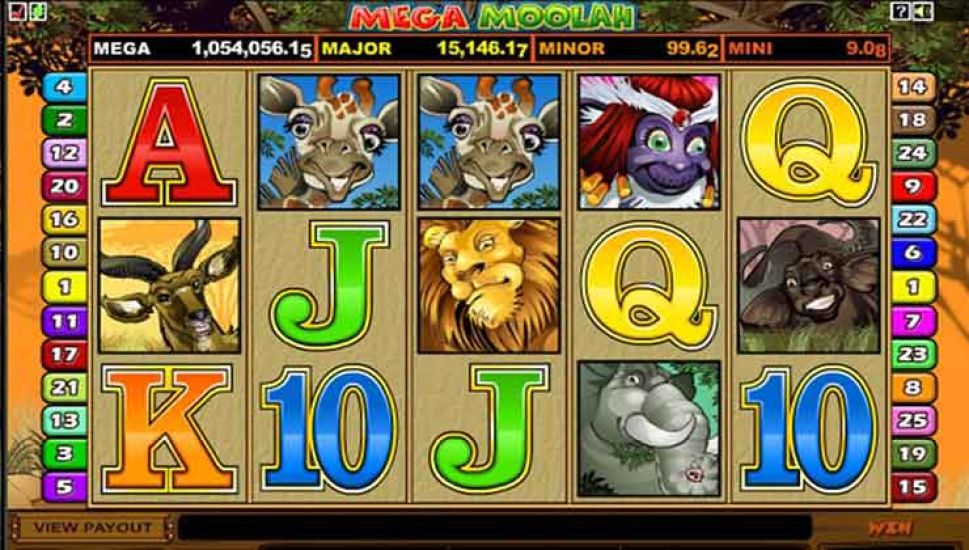Choose payline 24 marker

point(912,153)
